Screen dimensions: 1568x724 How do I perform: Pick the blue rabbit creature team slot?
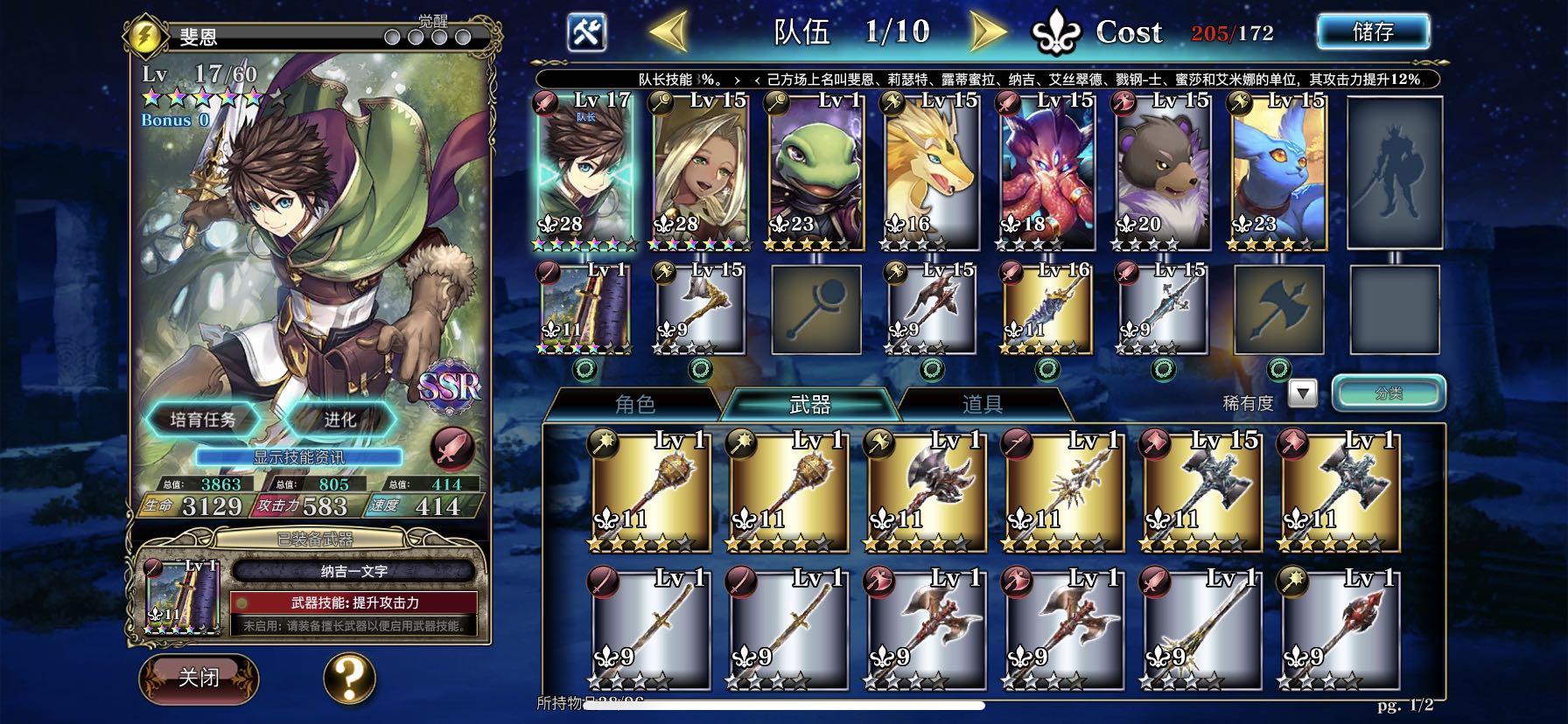click(x=1277, y=171)
